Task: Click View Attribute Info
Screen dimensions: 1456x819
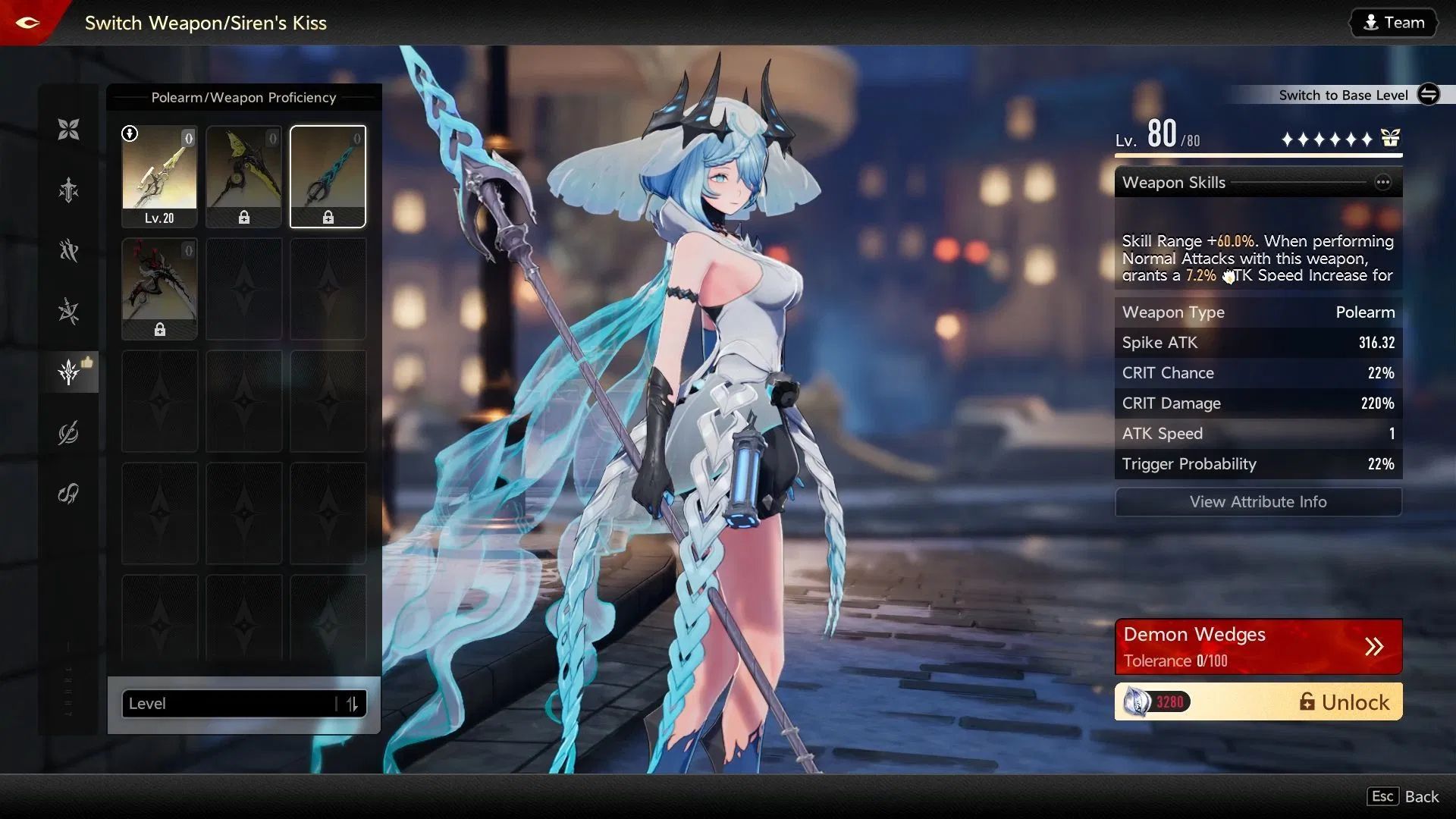Action: 1257,501
